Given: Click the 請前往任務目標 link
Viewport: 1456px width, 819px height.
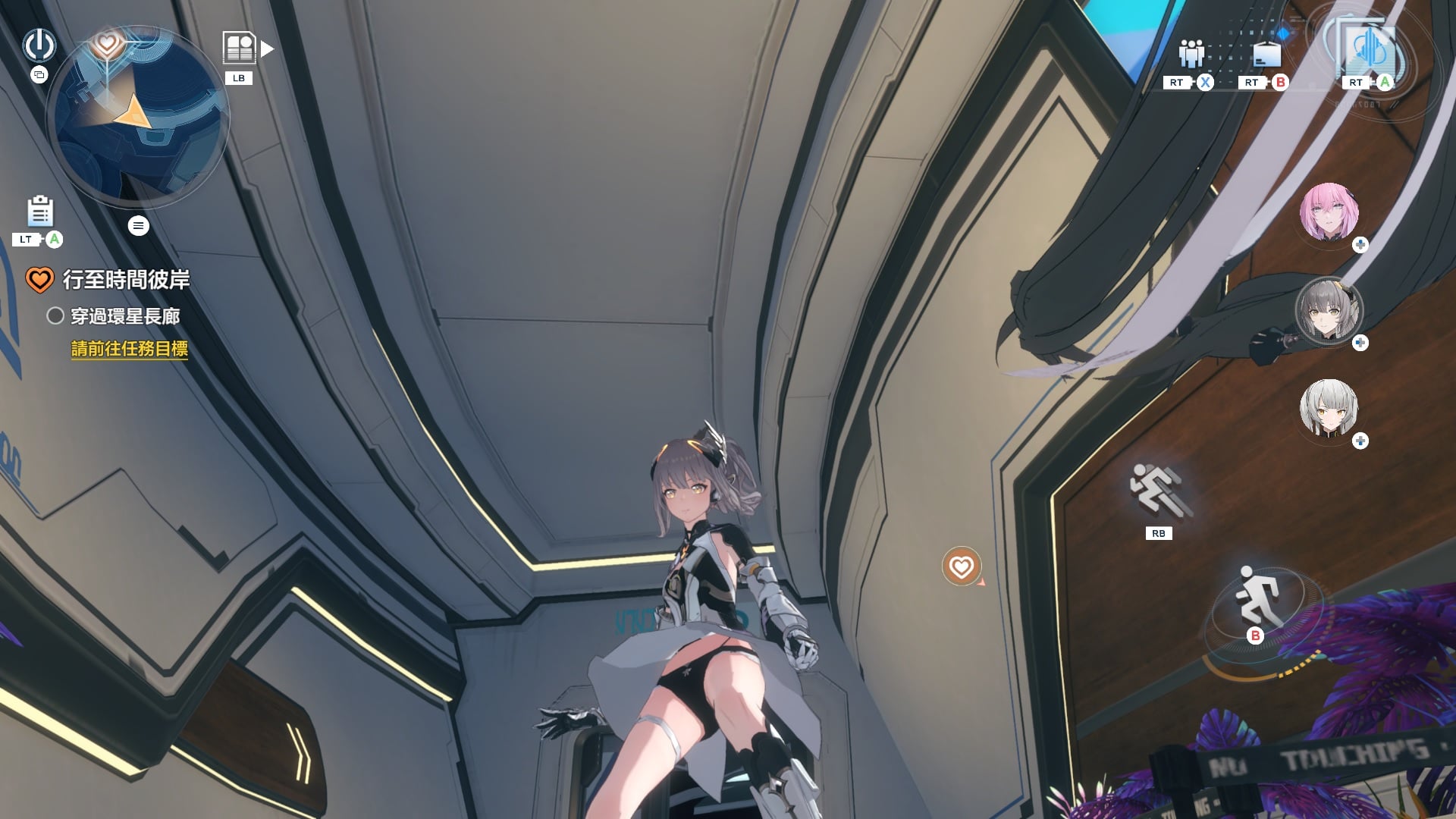Looking at the screenshot, I should [129, 349].
